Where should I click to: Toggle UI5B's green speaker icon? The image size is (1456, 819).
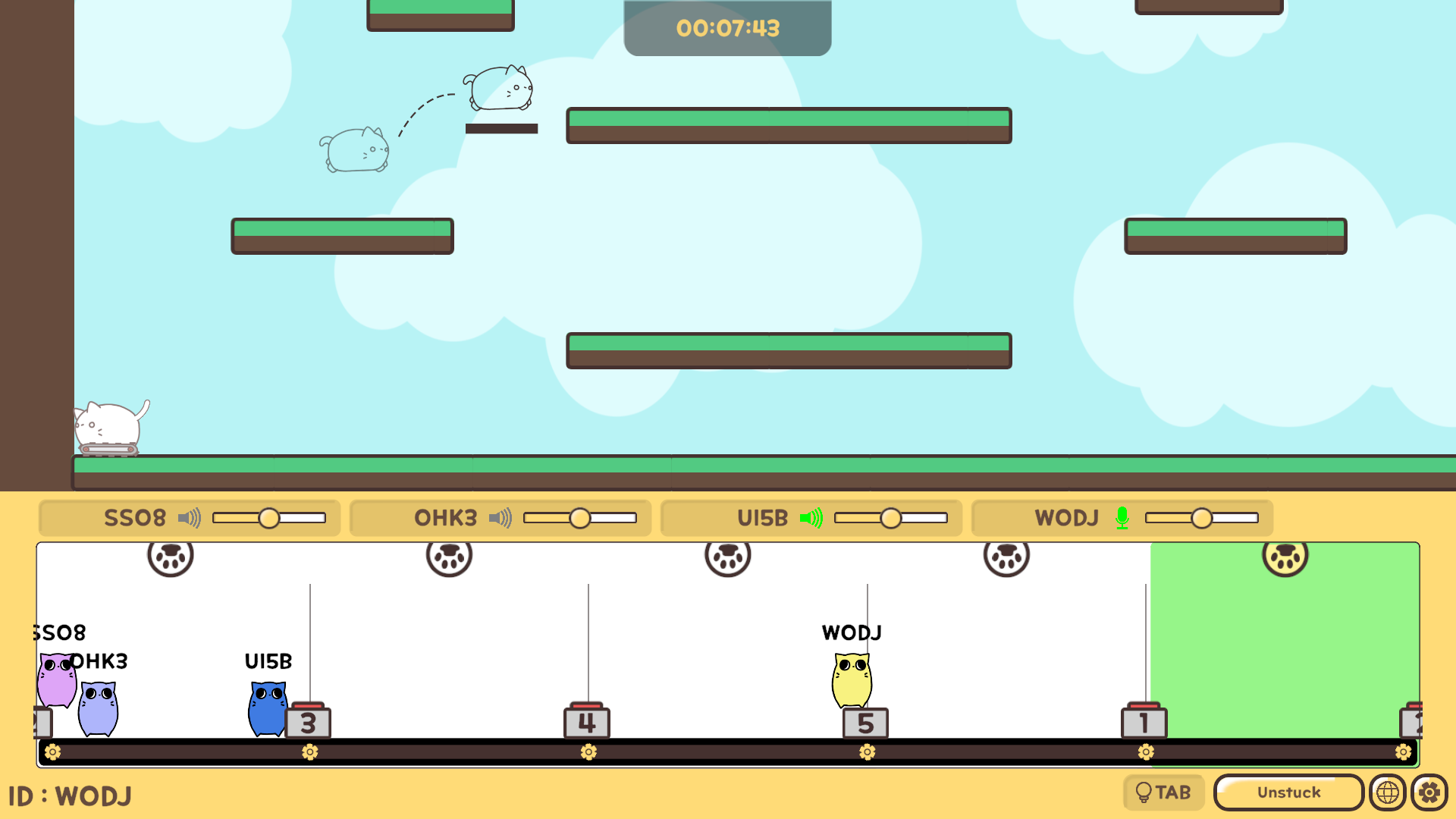tap(813, 518)
